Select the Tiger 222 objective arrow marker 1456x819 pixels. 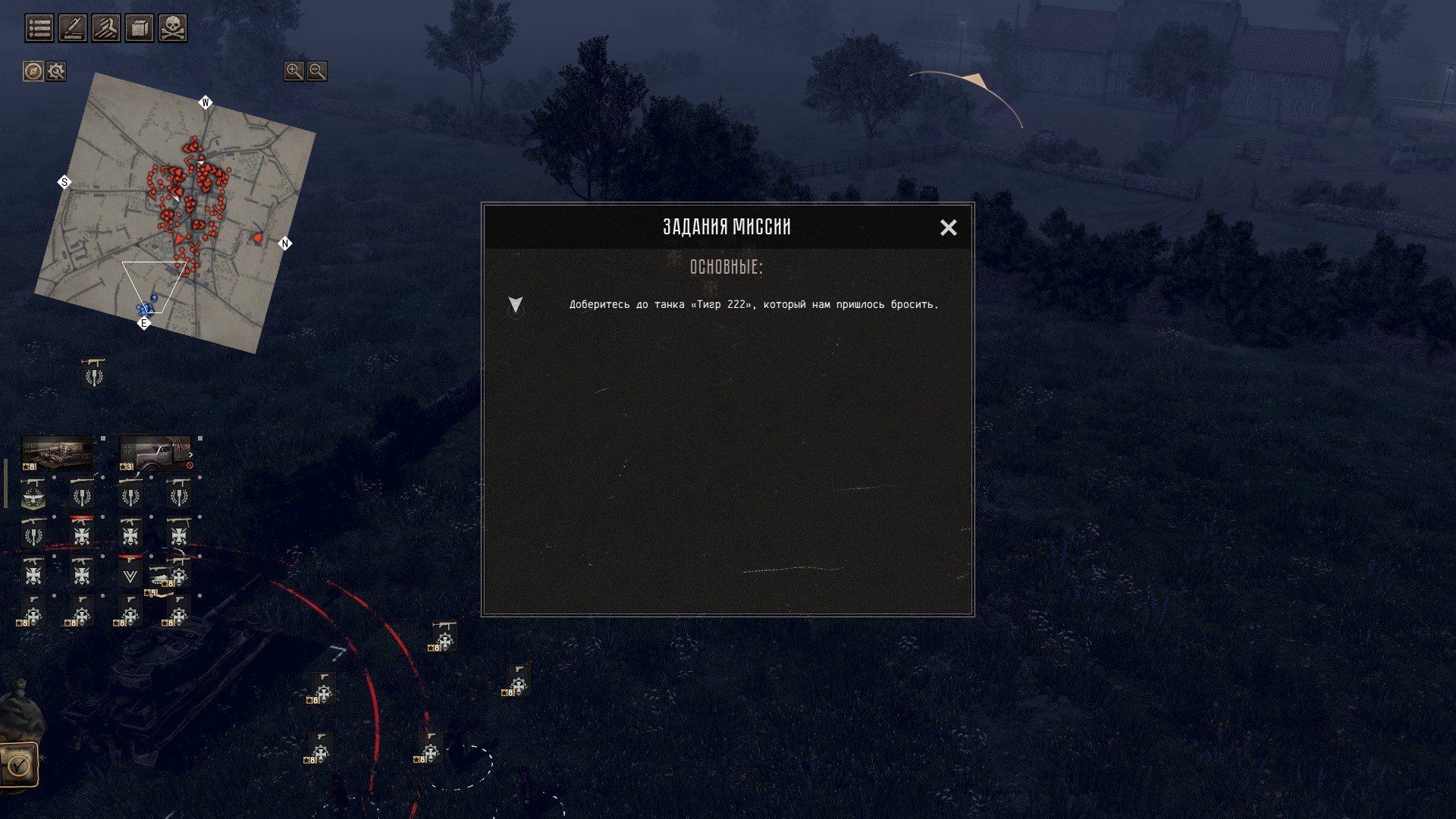click(x=516, y=305)
